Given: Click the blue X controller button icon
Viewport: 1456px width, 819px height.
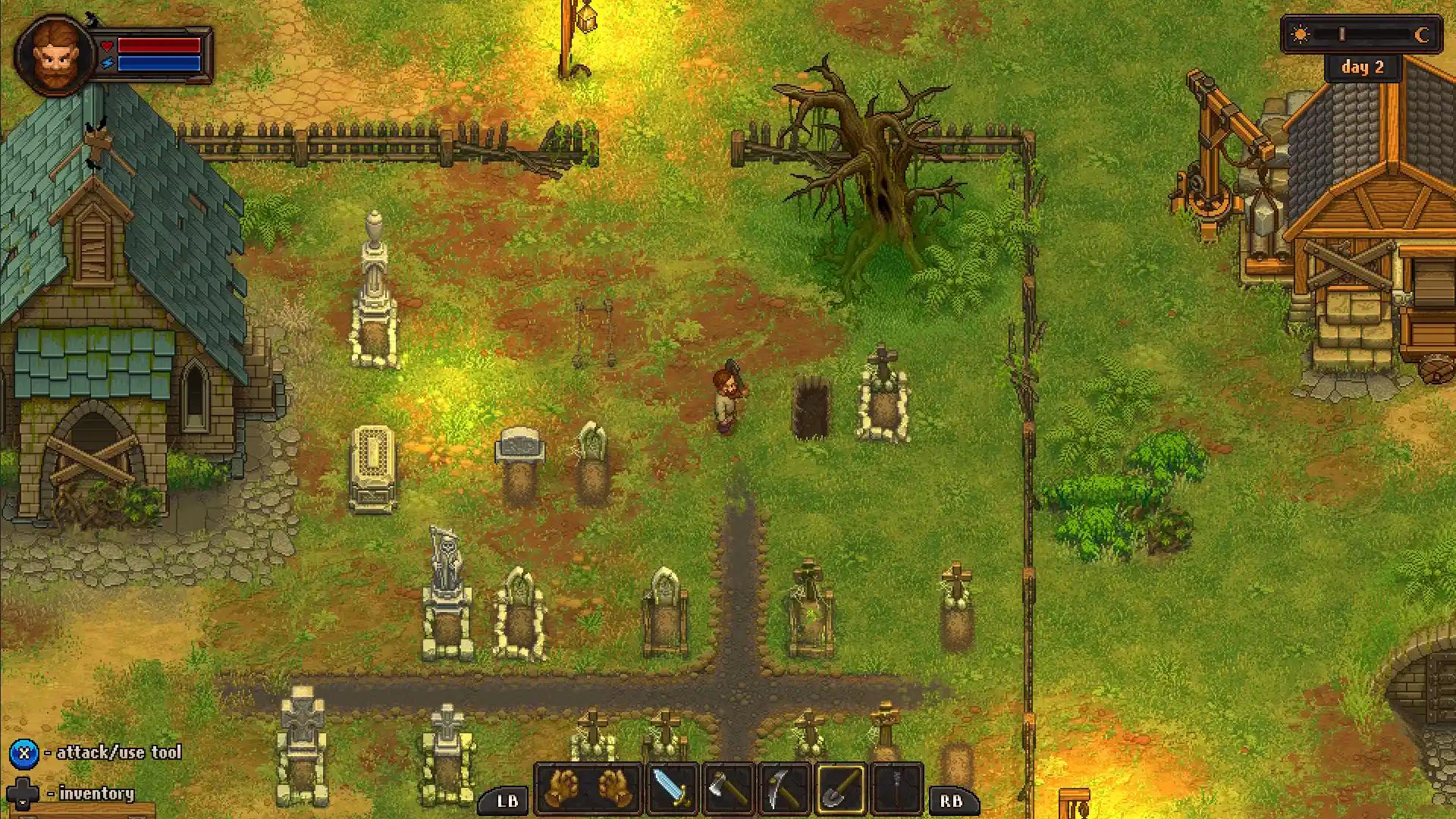Looking at the screenshot, I should pos(23,753).
